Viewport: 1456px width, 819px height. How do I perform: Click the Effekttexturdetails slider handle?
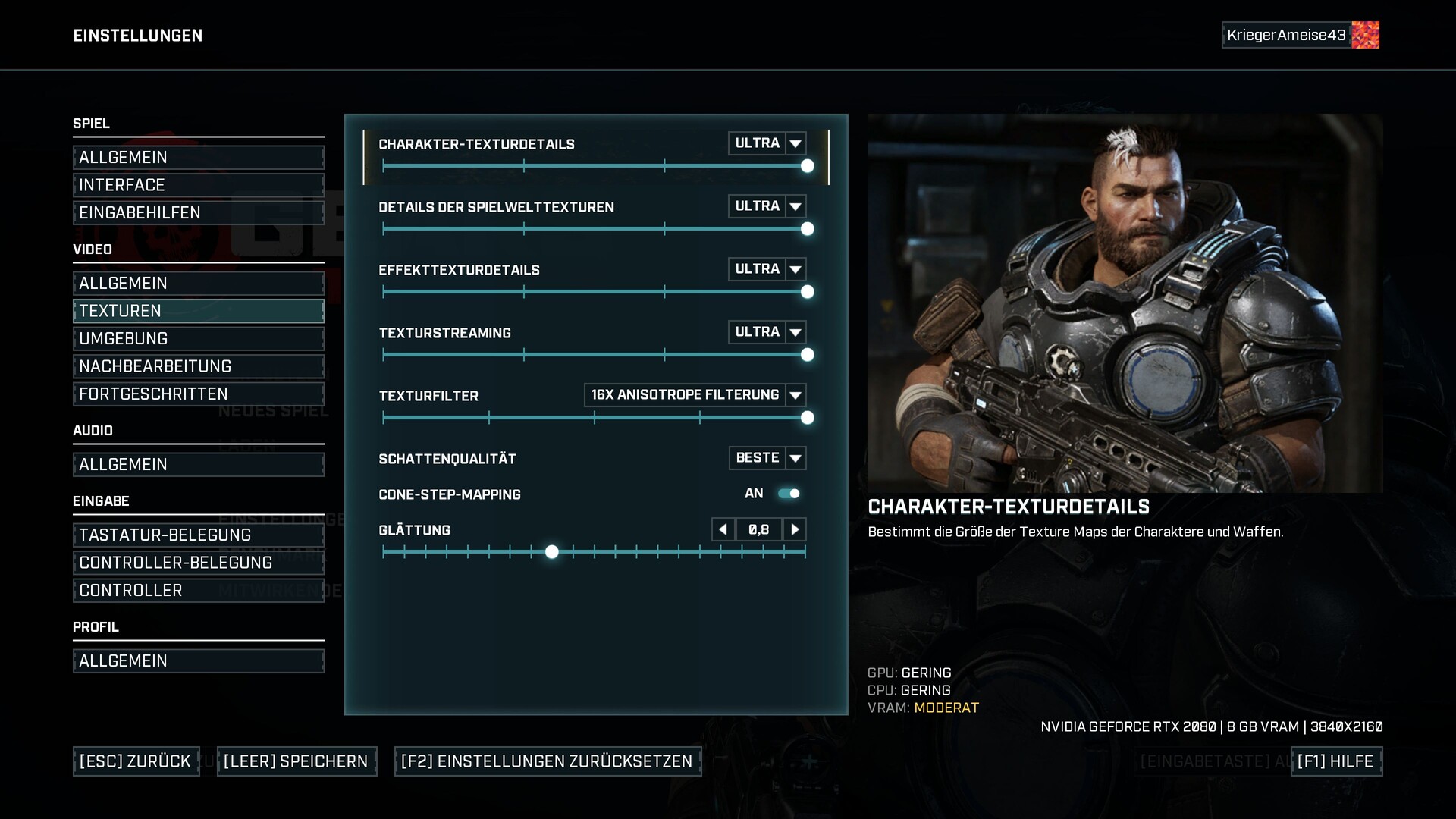tap(808, 292)
